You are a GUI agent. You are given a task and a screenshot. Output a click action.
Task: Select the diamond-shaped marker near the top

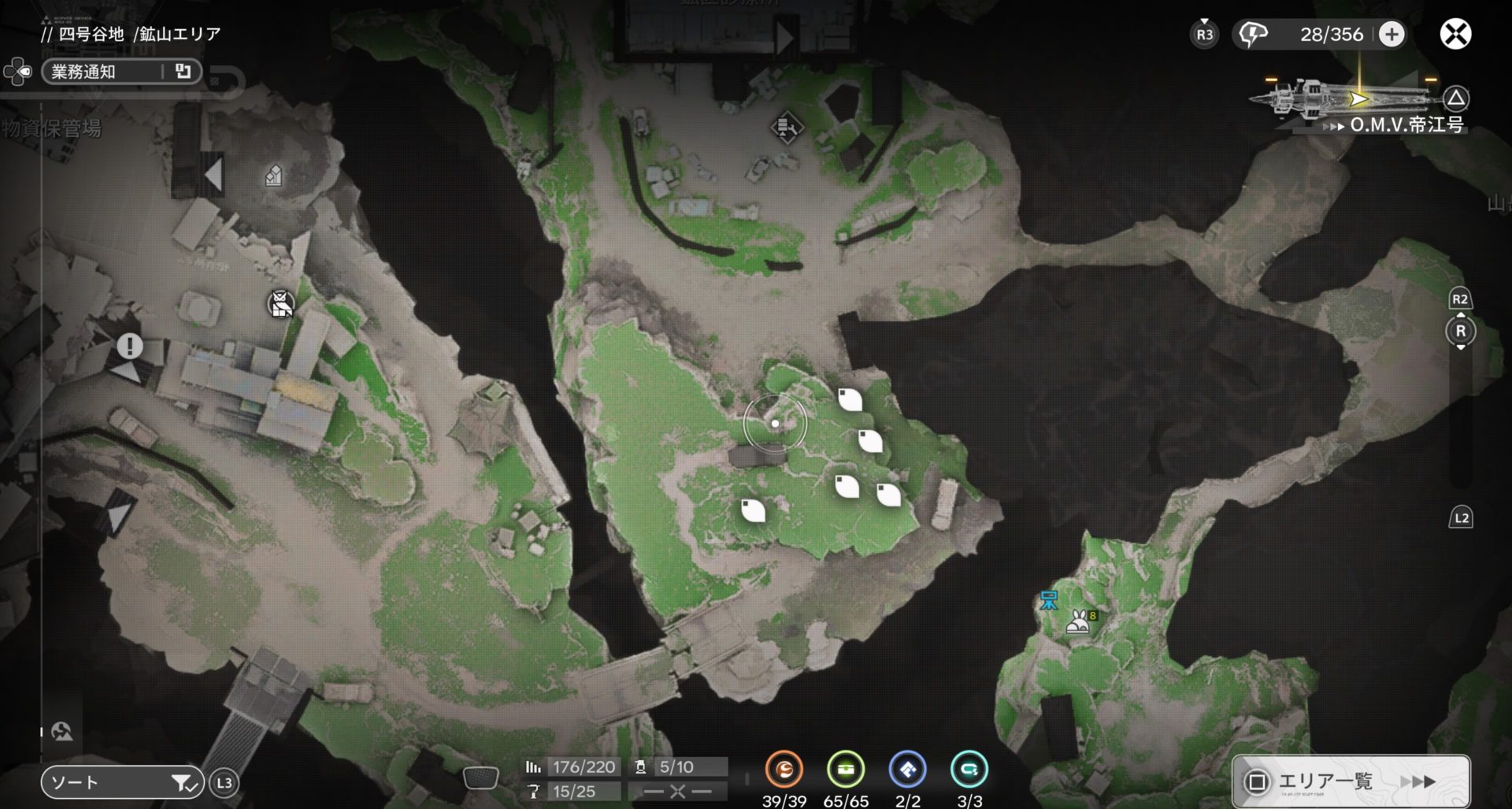coord(786,127)
